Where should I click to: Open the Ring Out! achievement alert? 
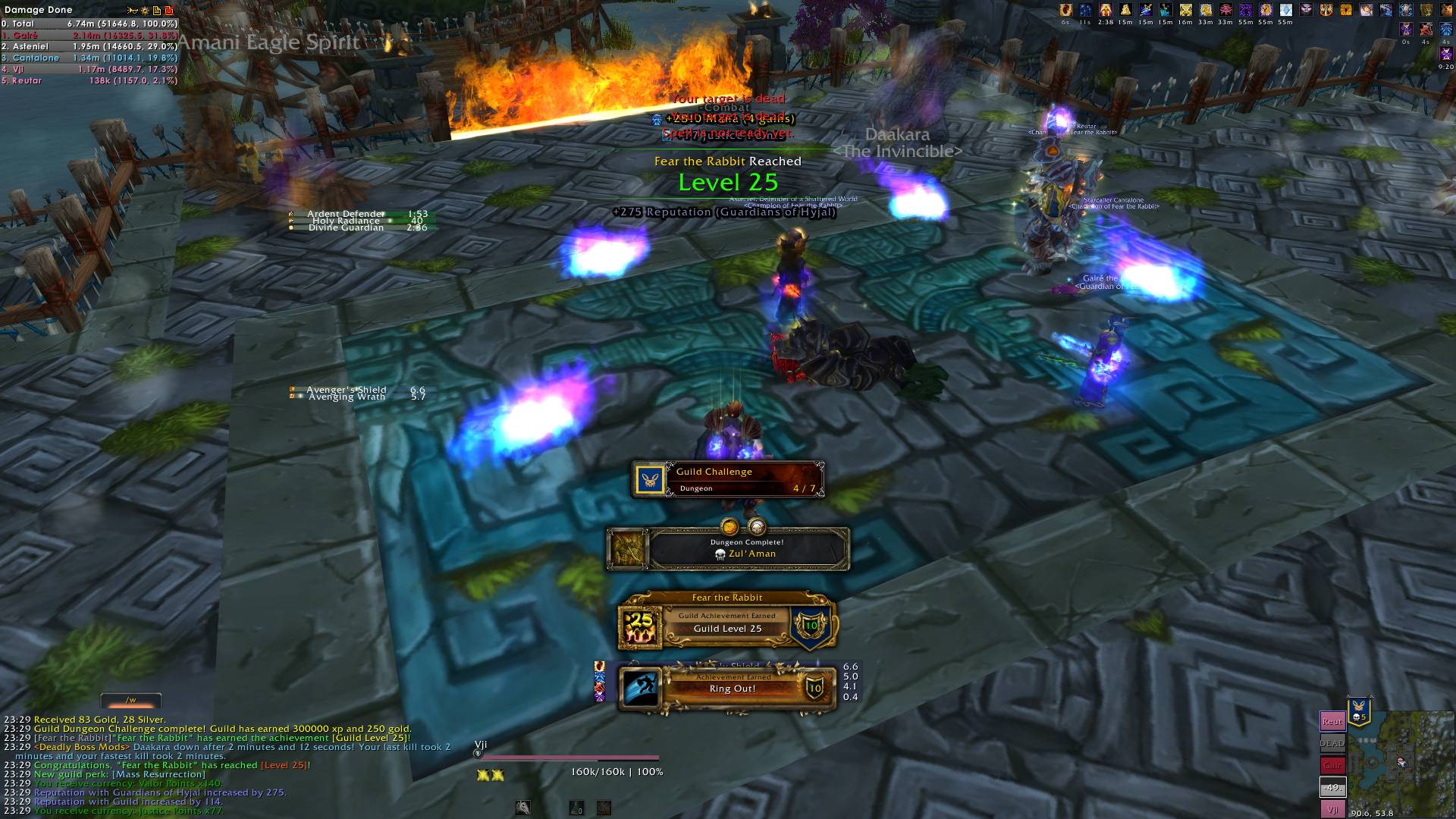click(728, 688)
